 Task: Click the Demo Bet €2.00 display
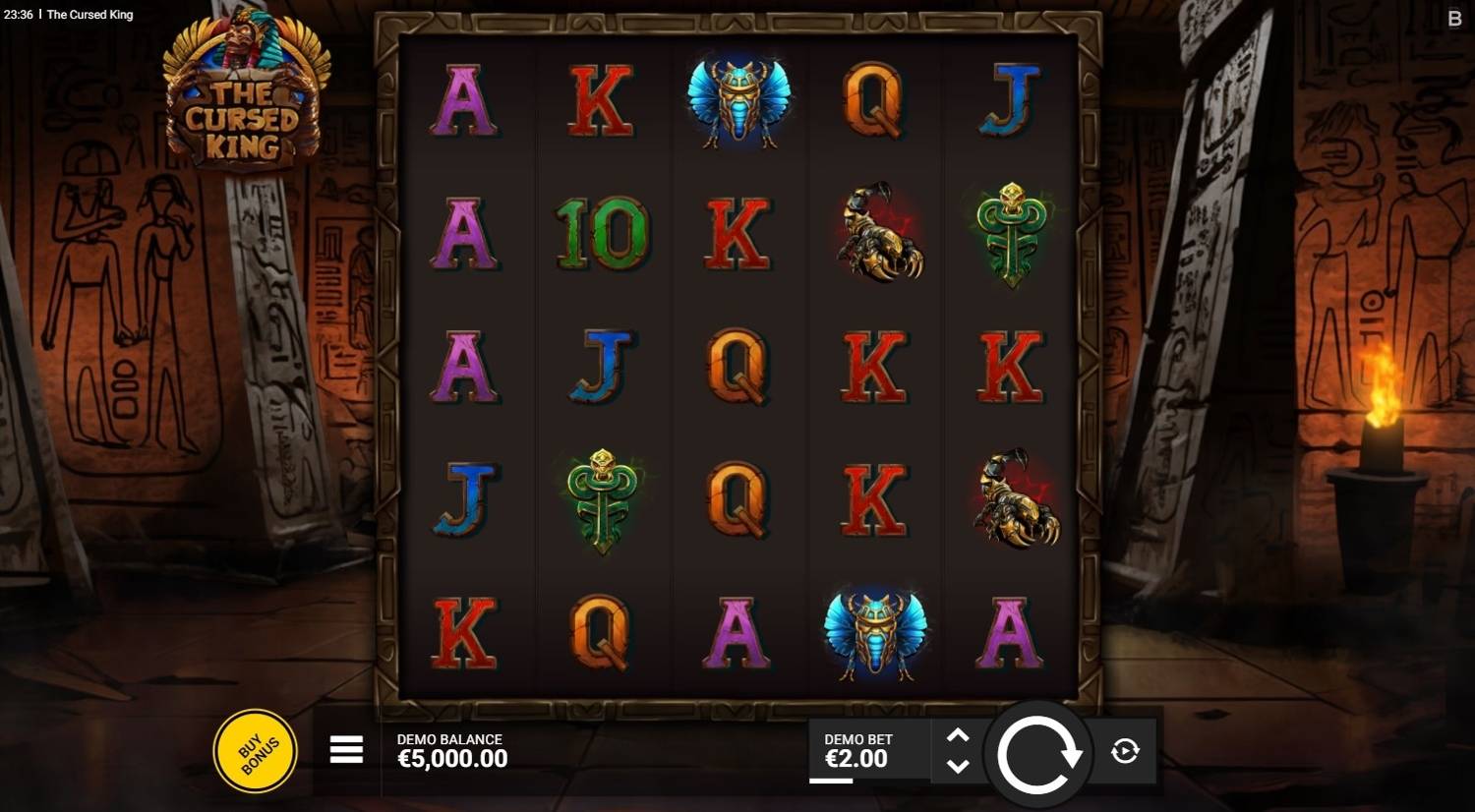[x=858, y=751]
